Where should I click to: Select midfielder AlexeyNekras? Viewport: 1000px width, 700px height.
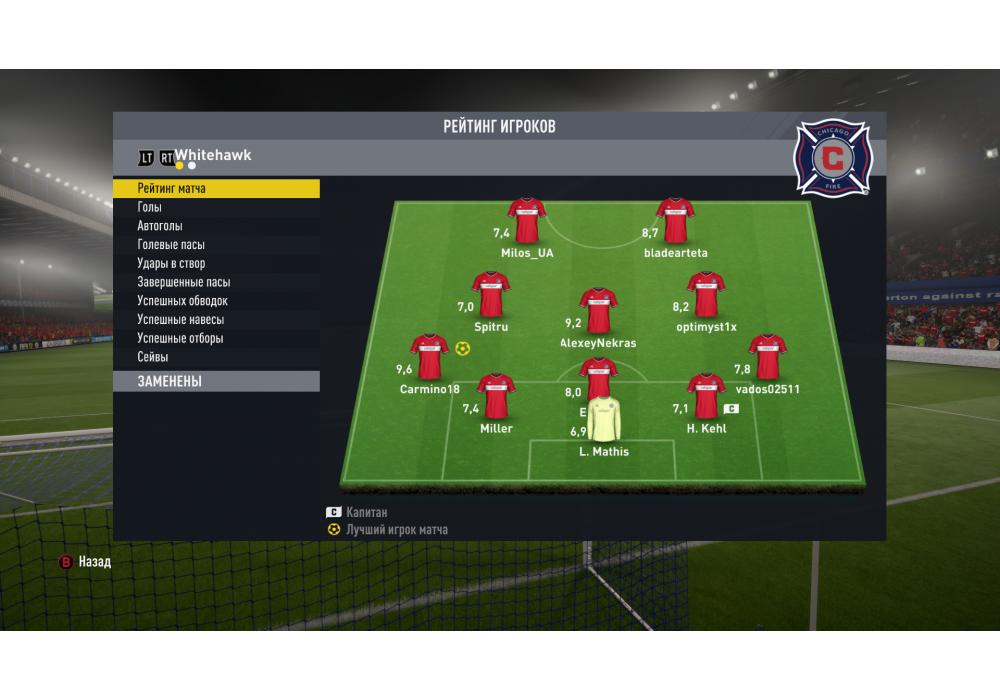pyautogui.click(x=598, y=311)
